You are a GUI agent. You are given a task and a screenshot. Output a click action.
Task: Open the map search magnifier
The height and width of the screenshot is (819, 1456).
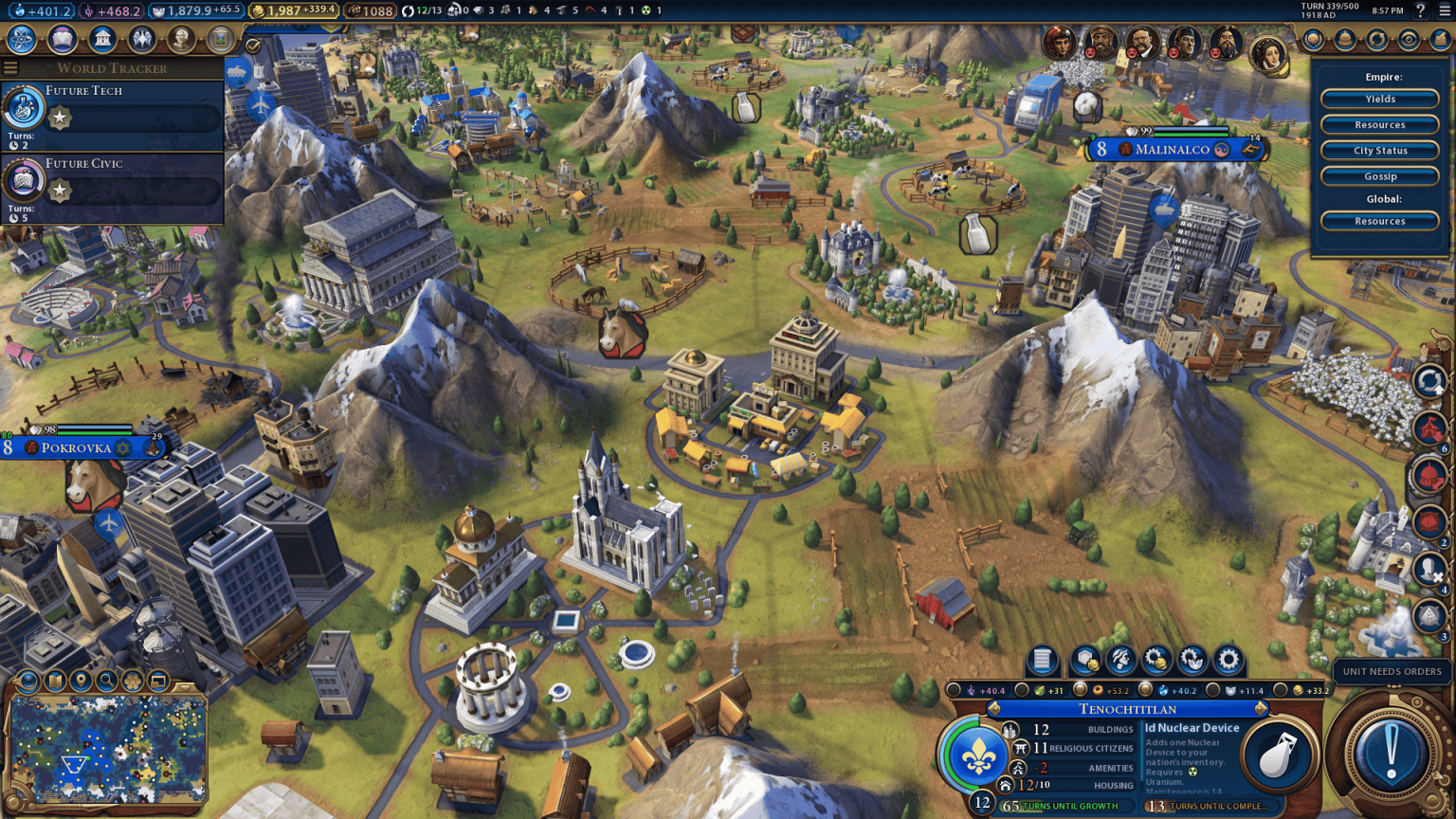point(105,681)
